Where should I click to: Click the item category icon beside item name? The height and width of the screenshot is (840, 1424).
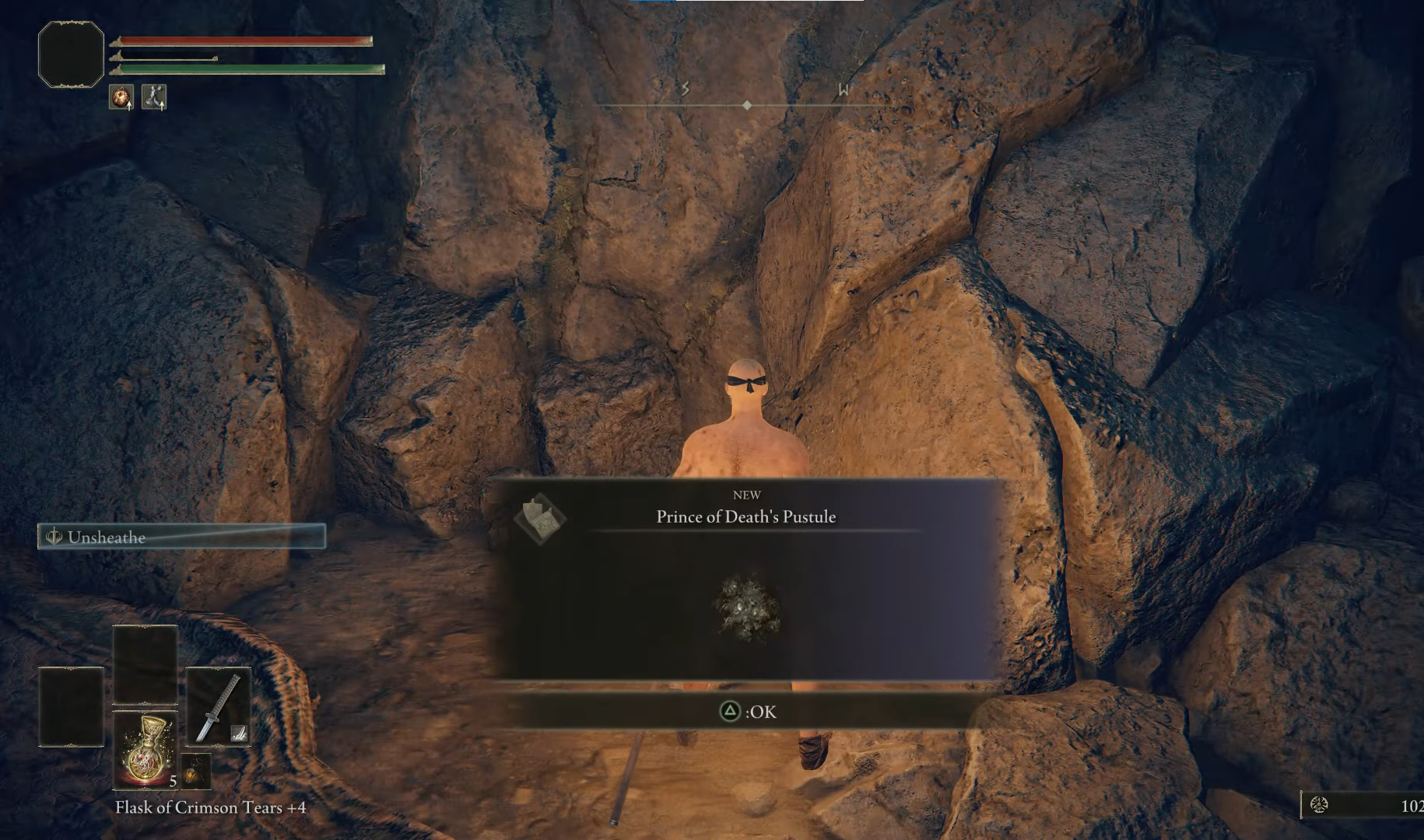pos(541,518)
